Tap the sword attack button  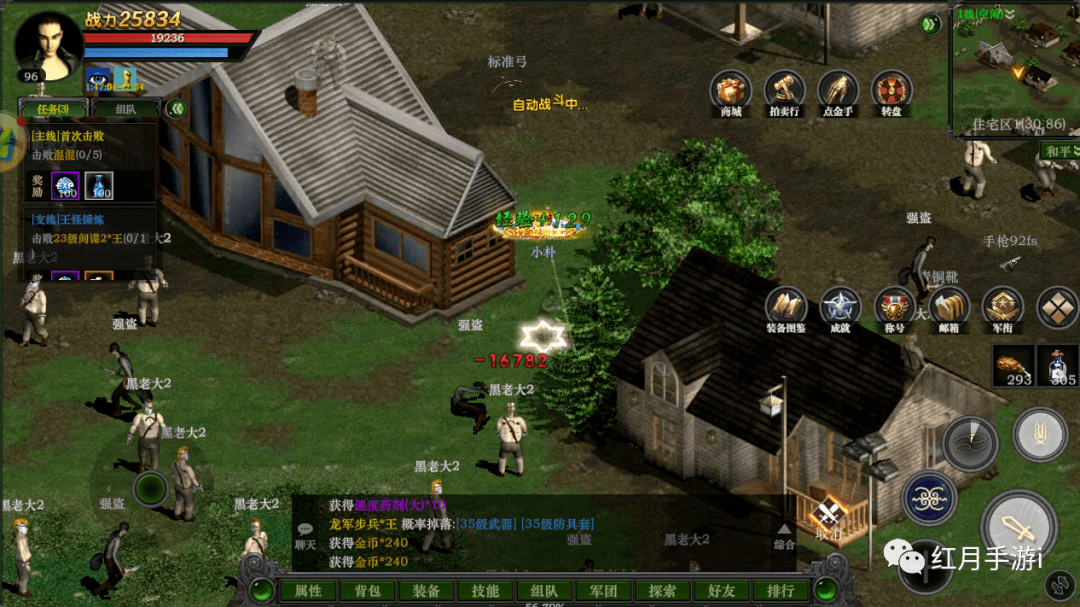[x=1018, y=526]
